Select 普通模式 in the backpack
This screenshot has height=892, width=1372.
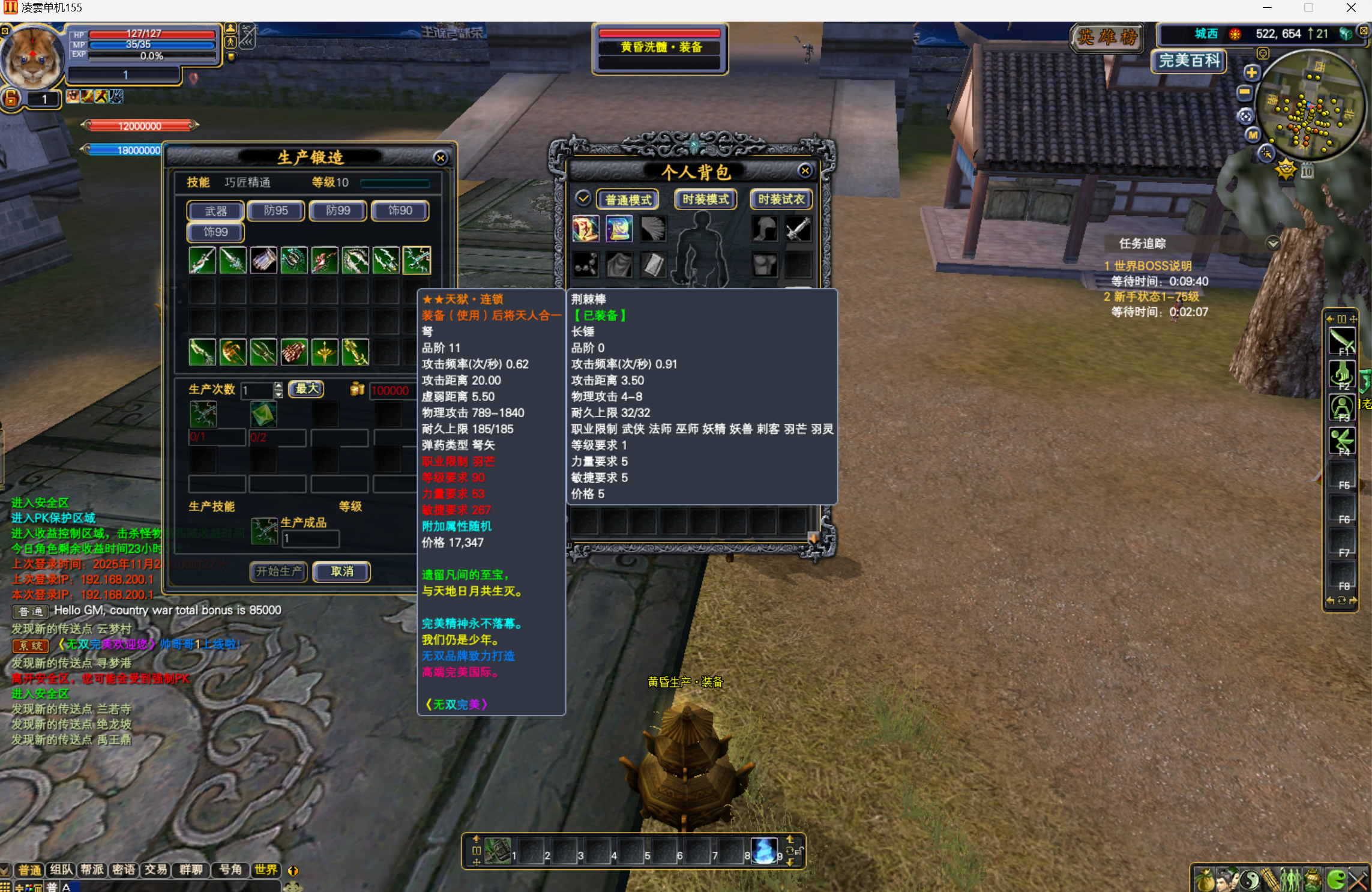click(628, 199)
